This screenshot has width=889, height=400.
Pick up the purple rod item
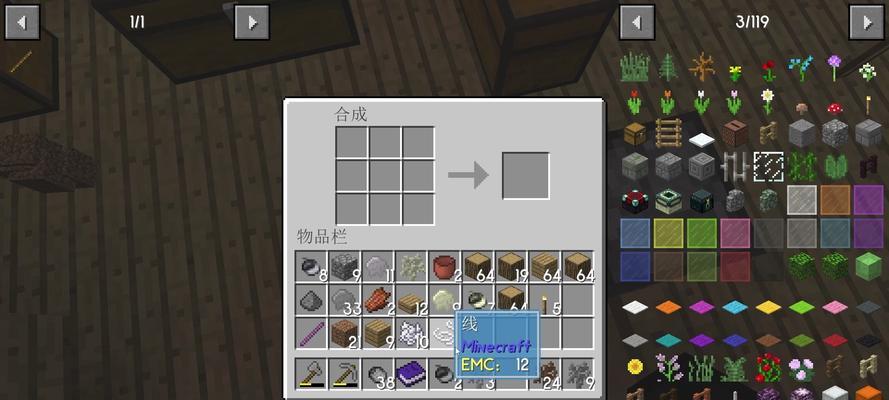click(x=311, y=333)
